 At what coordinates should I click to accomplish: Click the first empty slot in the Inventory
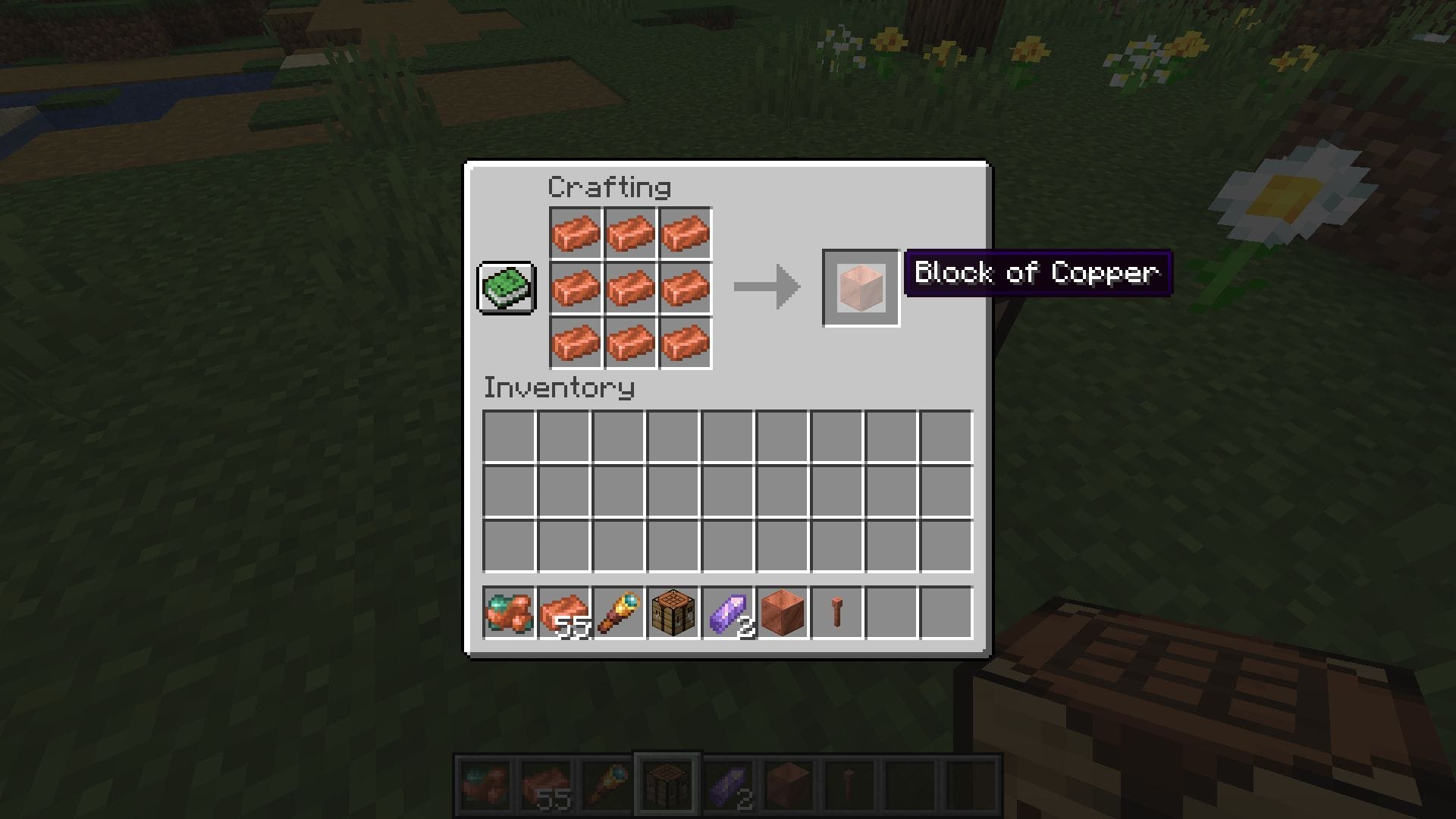509,437
